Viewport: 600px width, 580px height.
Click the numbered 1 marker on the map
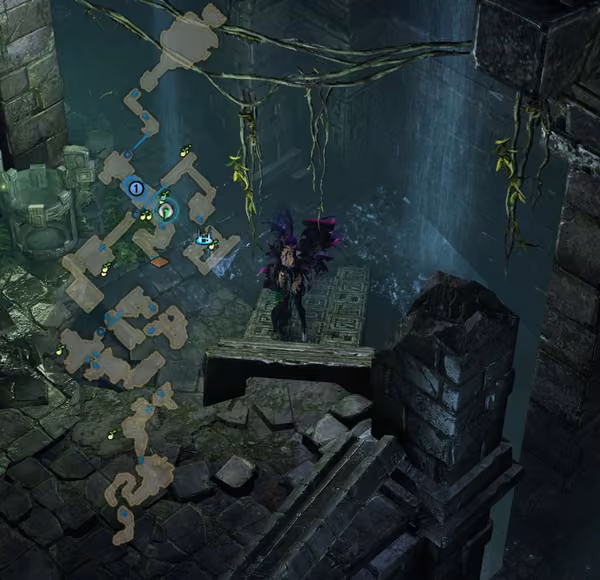[136, 187]
